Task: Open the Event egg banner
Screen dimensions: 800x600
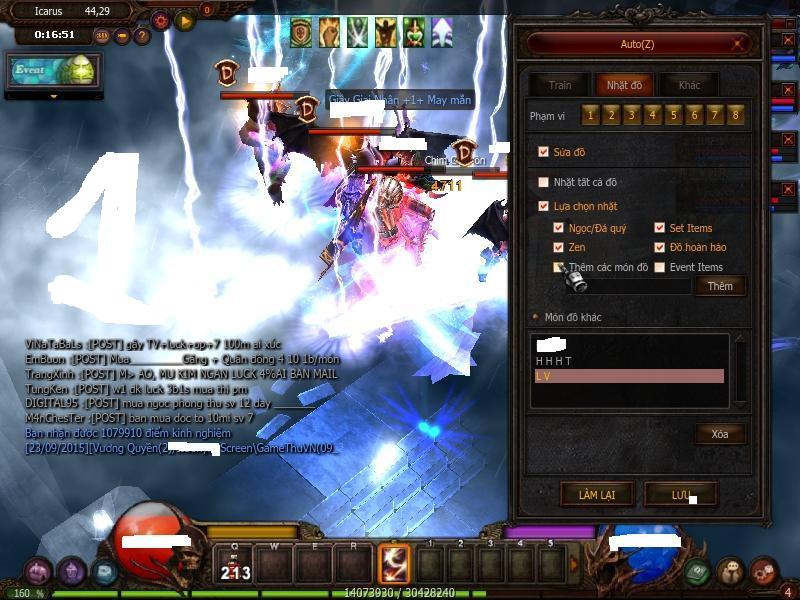Action: tap(53, 70)
